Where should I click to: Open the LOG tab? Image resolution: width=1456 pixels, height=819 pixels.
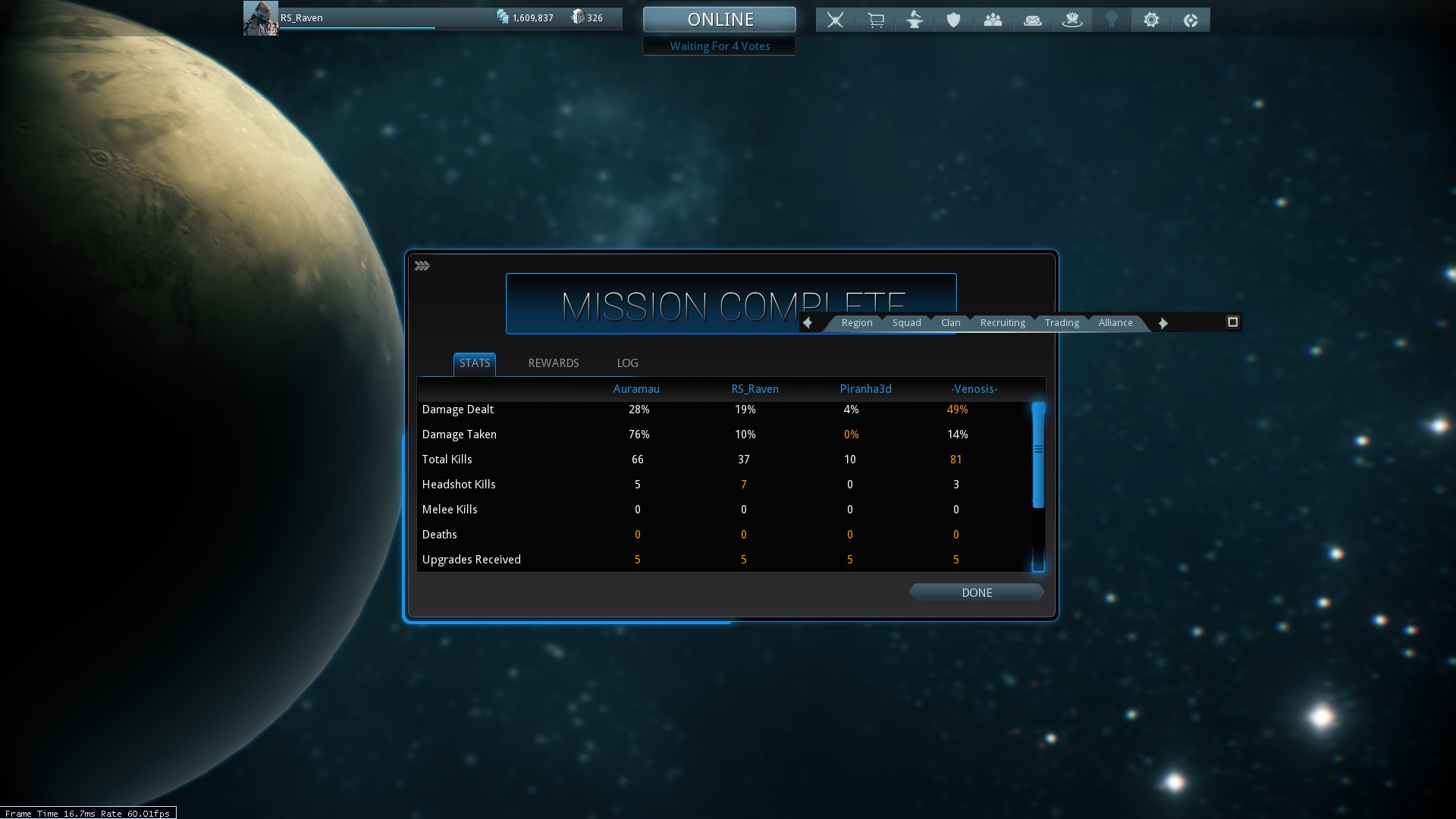[627, 363]
